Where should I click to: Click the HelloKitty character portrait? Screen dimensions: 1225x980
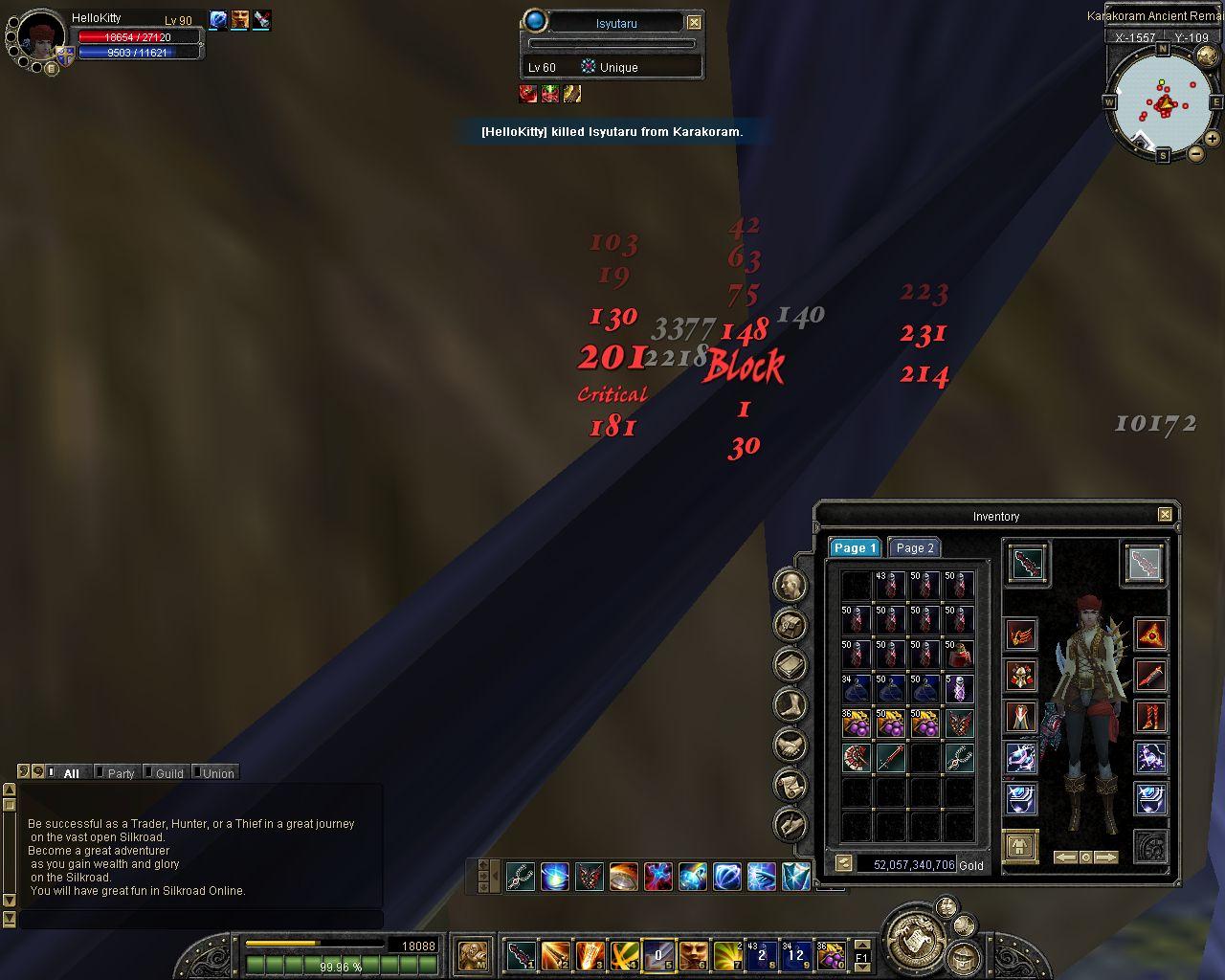point(41,35)
